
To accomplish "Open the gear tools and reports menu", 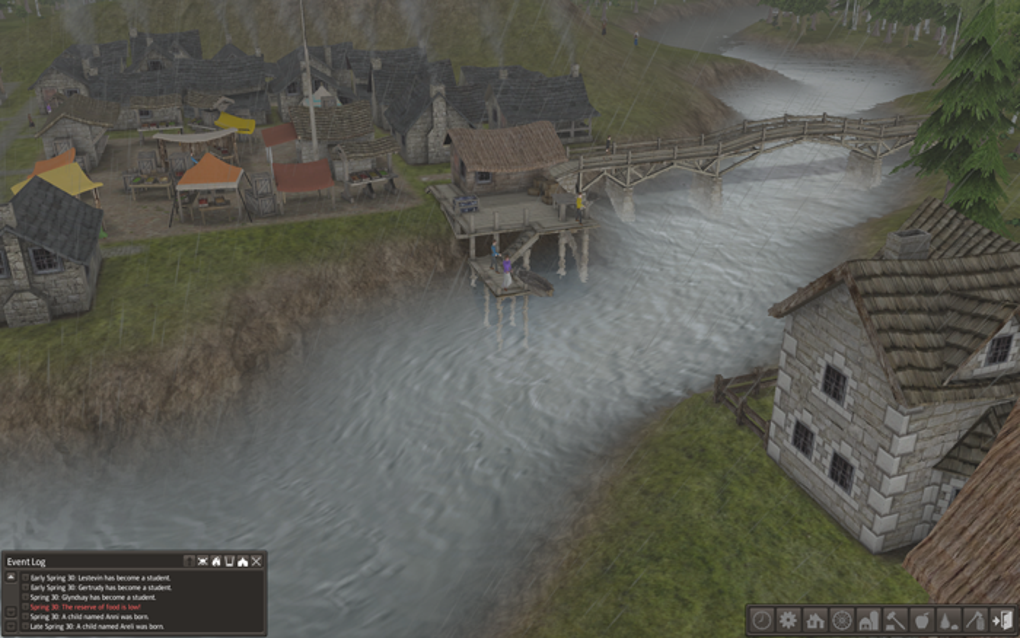I will (x=788, y=619).
